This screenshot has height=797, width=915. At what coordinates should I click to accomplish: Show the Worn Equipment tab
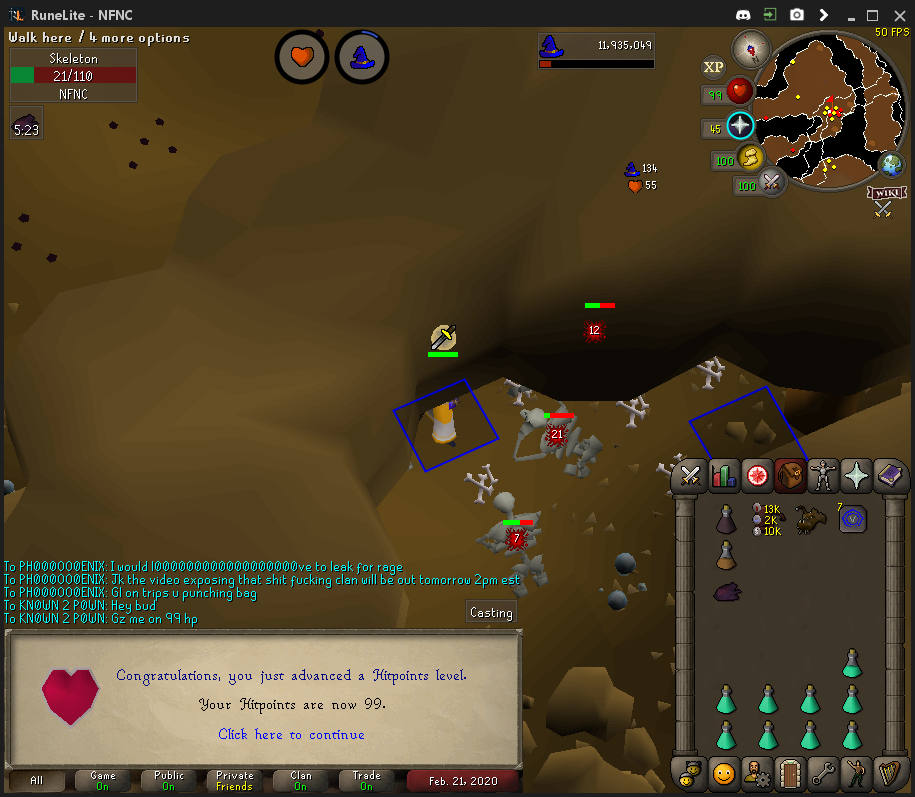coord(823,476)
